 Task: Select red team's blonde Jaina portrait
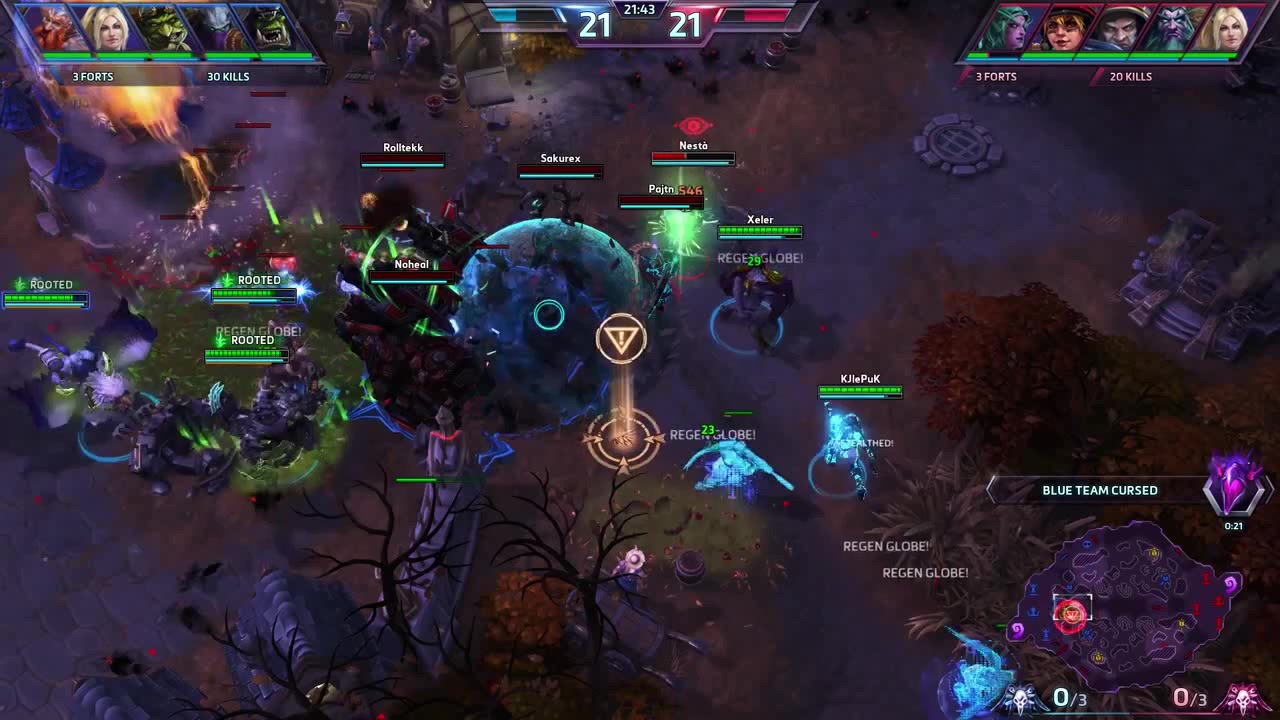click(1227, 28)
